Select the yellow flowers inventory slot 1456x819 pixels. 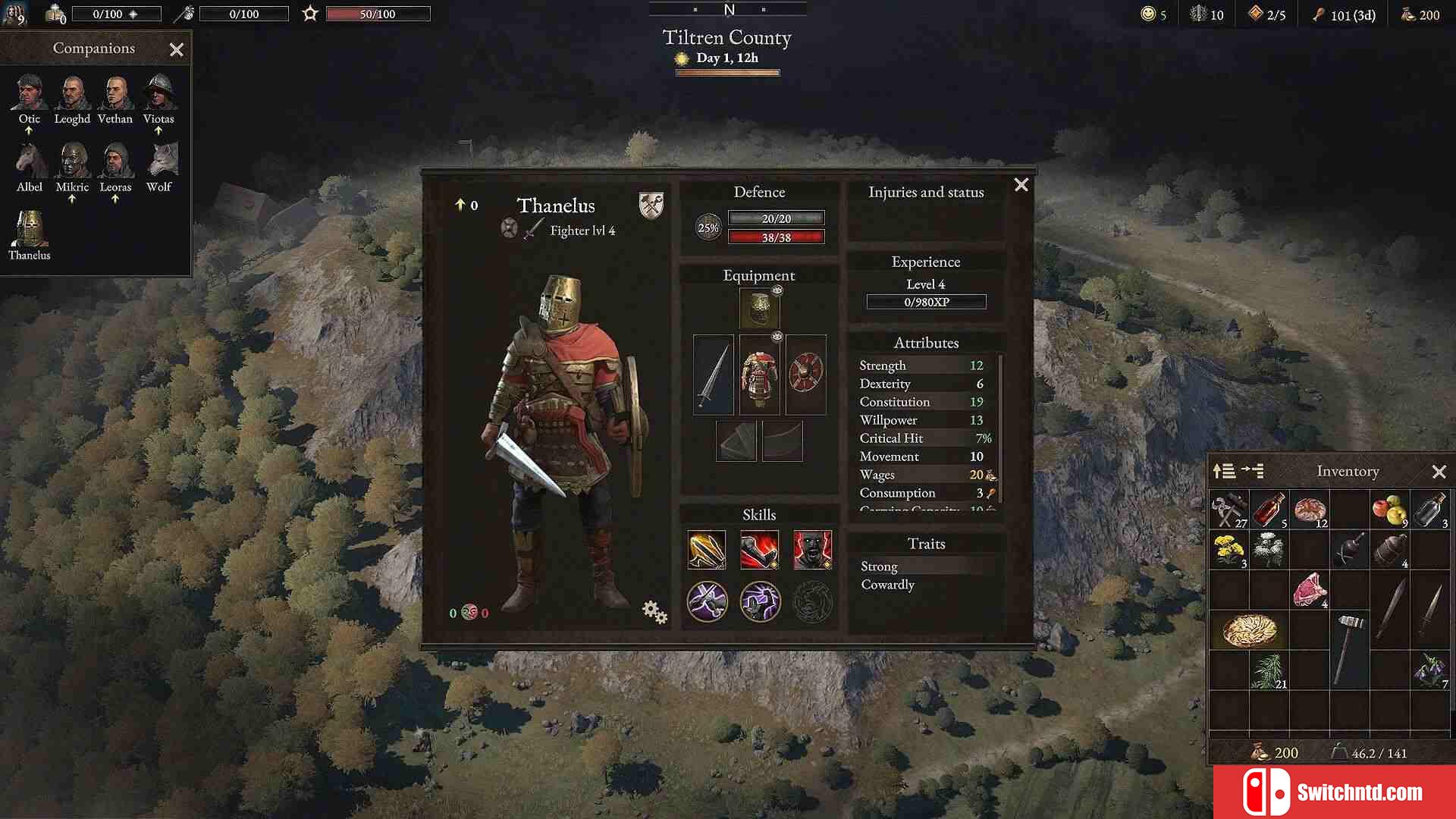(x=1228, y=550)
